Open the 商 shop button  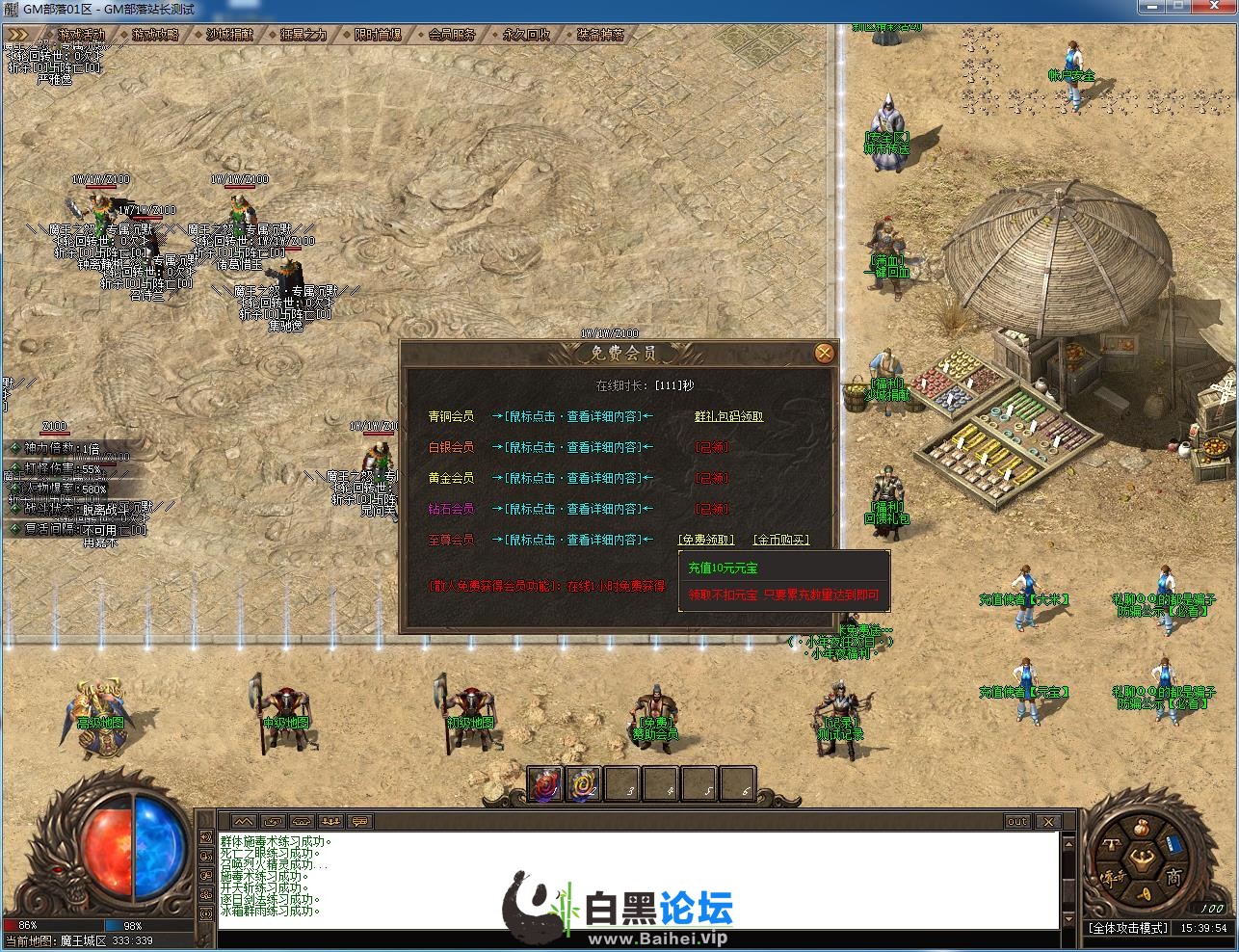point(1173,877)
